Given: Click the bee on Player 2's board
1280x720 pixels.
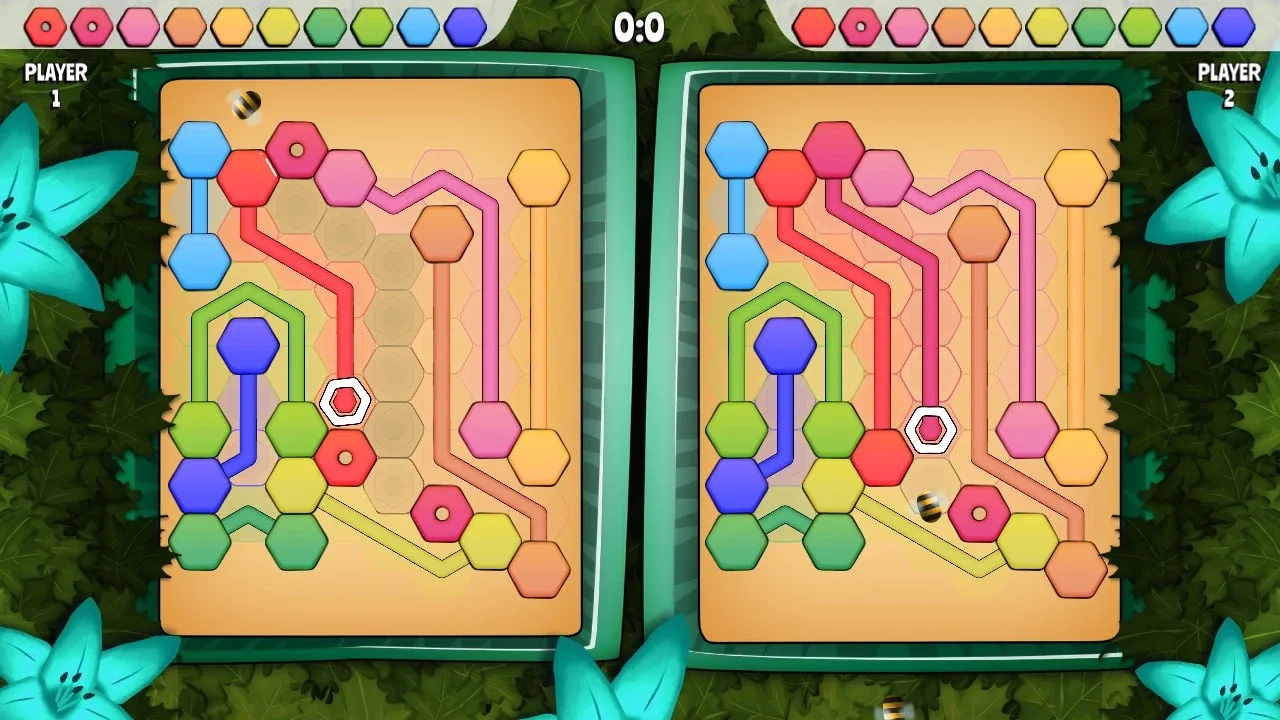Looking at the screenshot, I should pyautogui.click(x=928, y=505).
